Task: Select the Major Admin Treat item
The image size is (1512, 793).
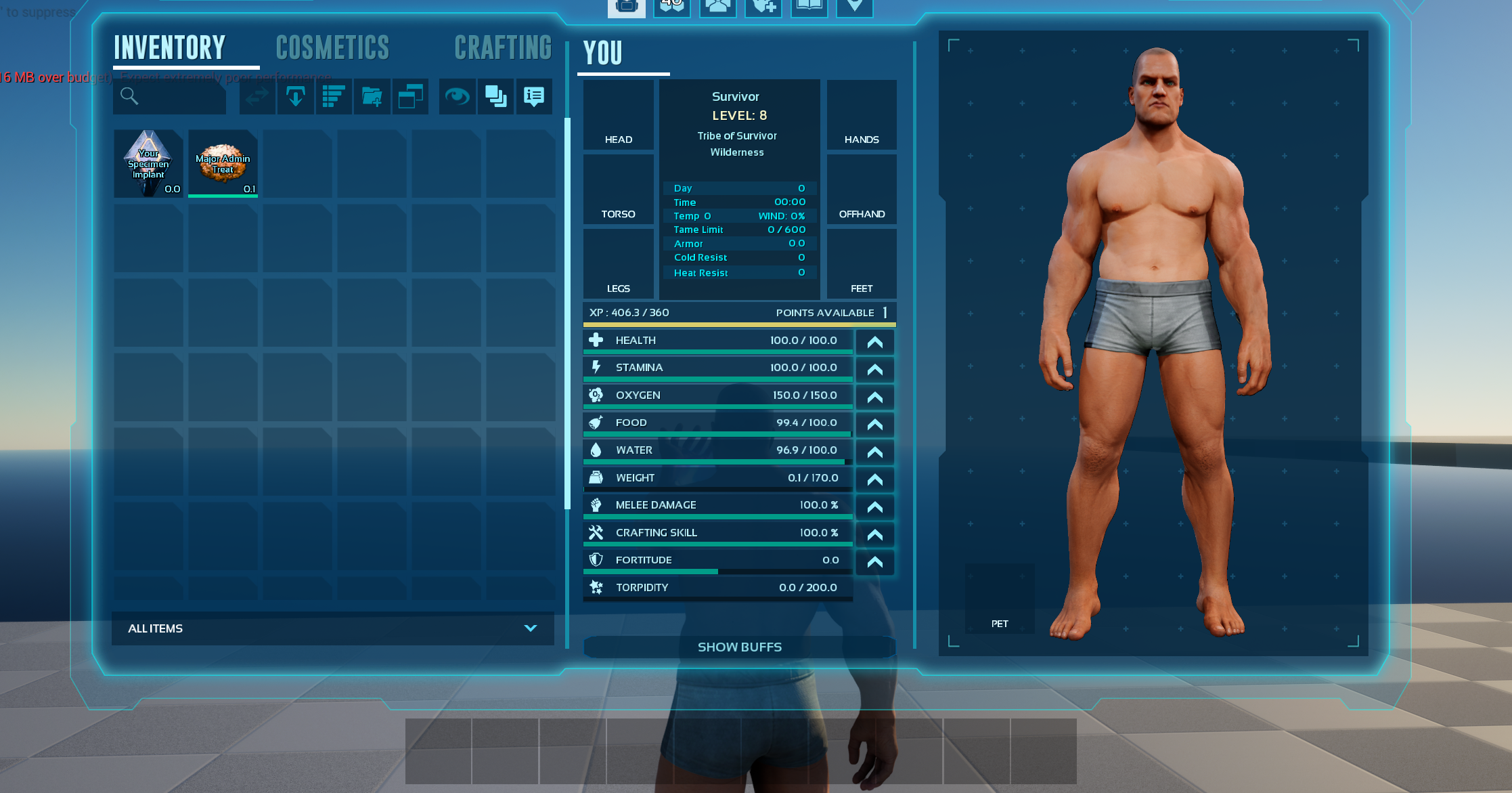Action: (223, 164)
